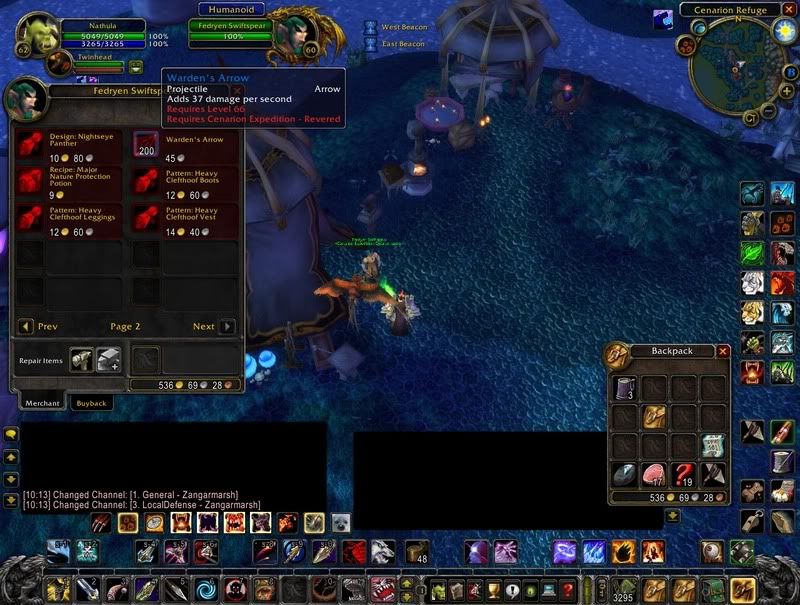Go to previous merchant page
Screen dimensions: 800x605
click(x=26, y=327)
